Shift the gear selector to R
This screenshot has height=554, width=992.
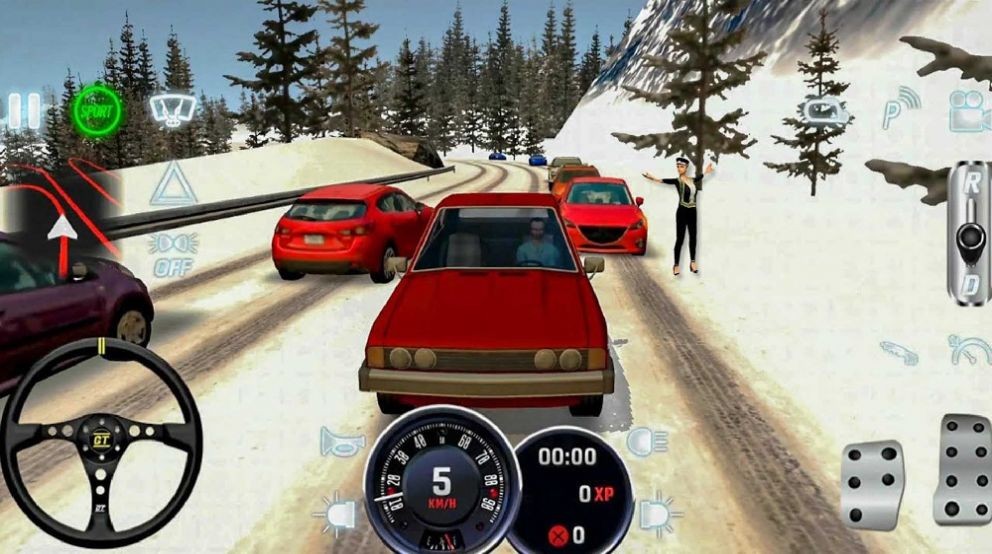pyautogui.click(x=969, y=182)
